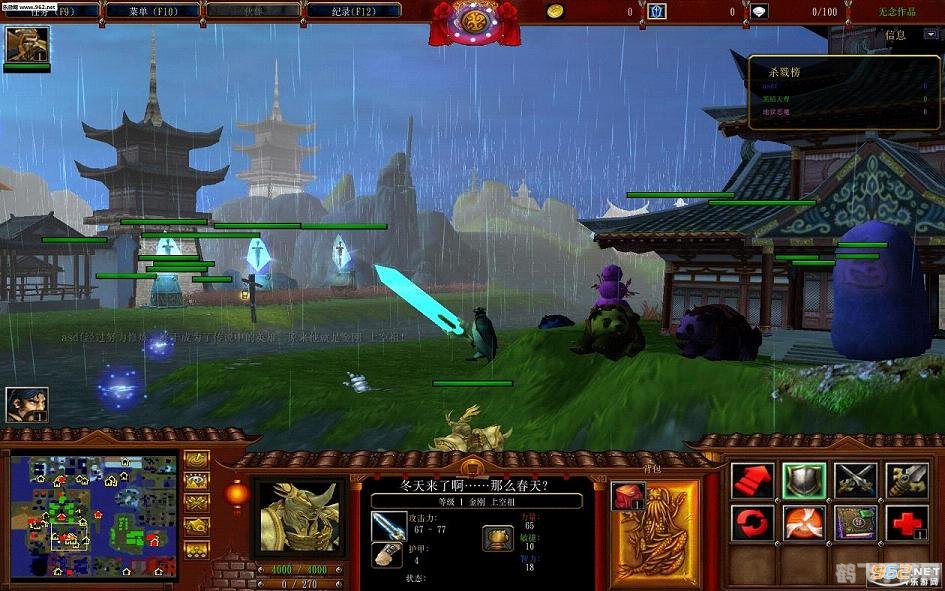Select the red item in the backpack slot
This screenshot has width=945, height=591.
tap(629, 496)
